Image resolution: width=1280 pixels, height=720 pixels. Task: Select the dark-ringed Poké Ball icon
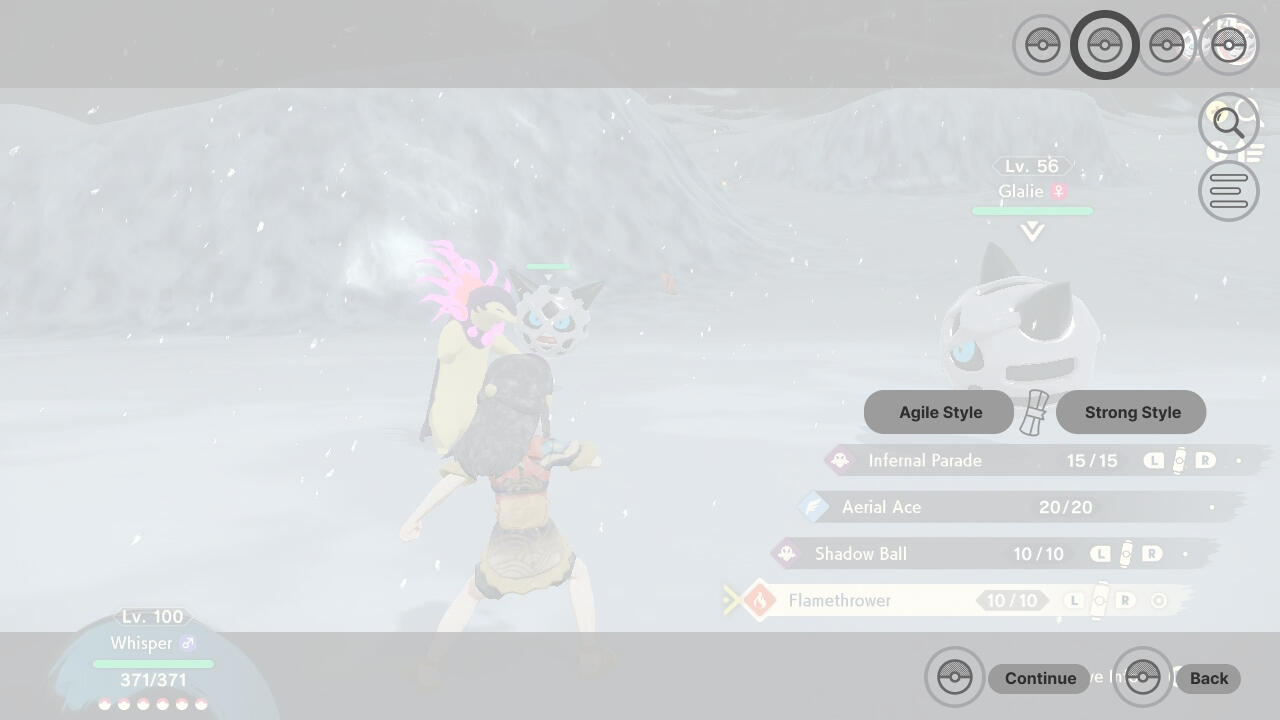[x=1104, y=45]
